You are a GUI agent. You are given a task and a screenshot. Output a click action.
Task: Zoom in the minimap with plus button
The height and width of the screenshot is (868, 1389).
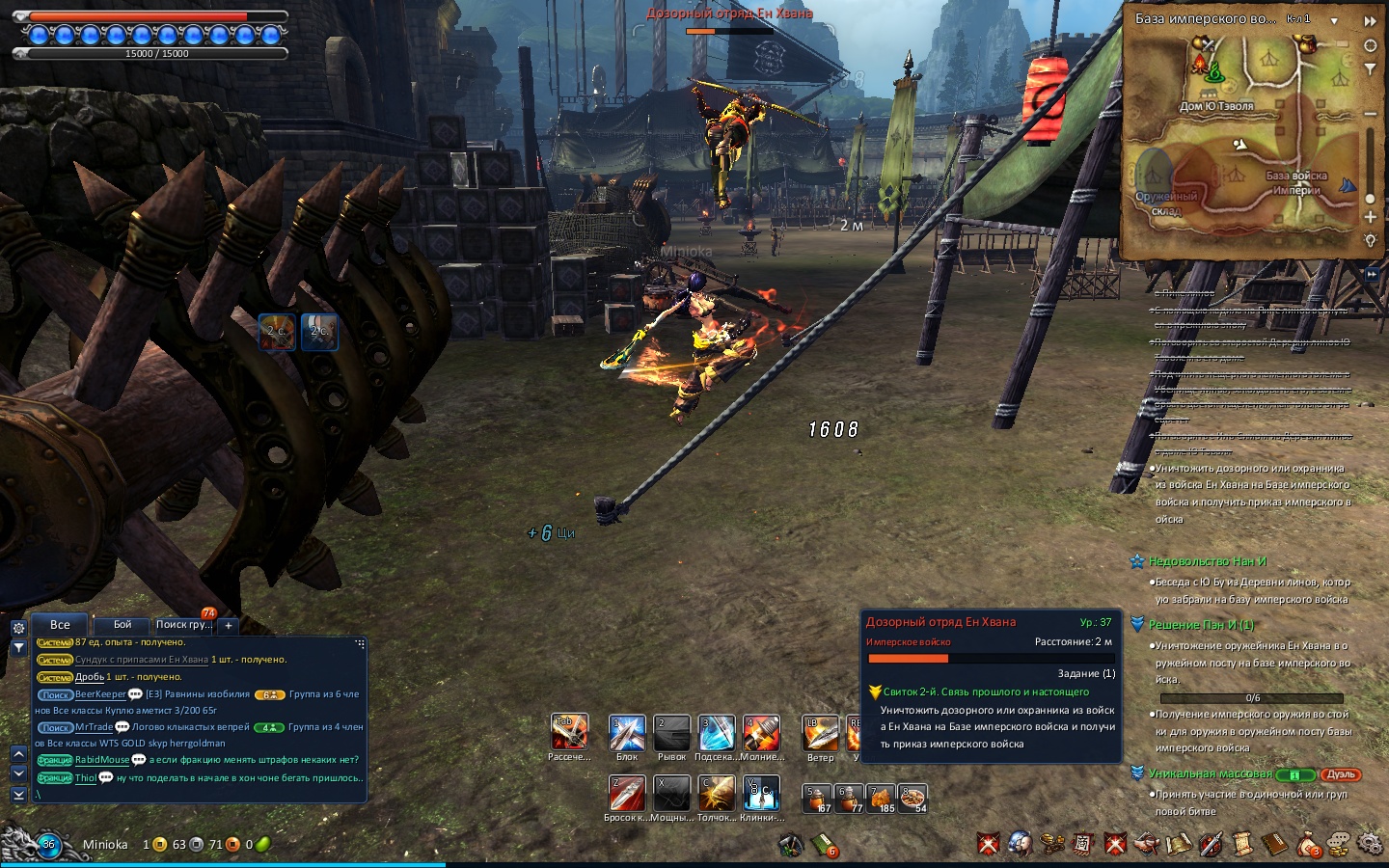click(1371, 217)
